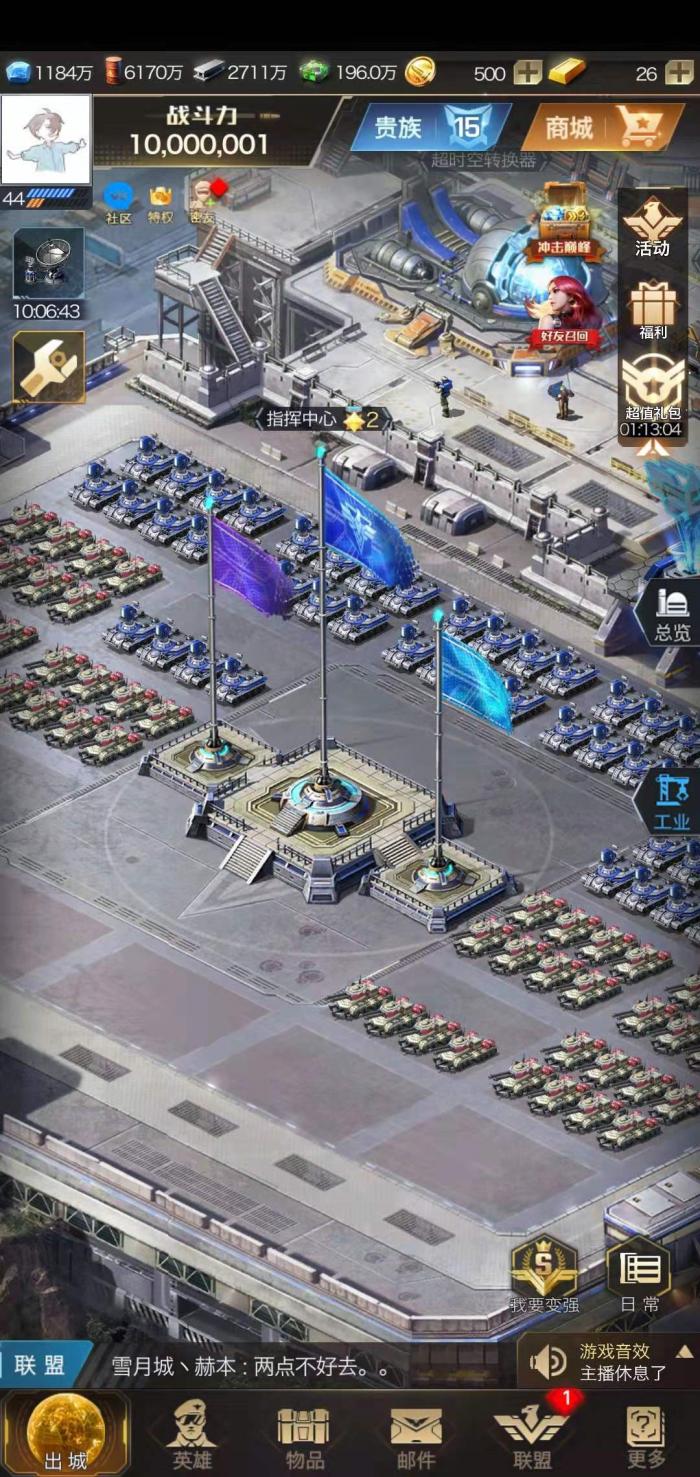Open the 超值礼包 value pack offer
The image size is (700, 1477).
pyautogui.click(x=651, y=395)
